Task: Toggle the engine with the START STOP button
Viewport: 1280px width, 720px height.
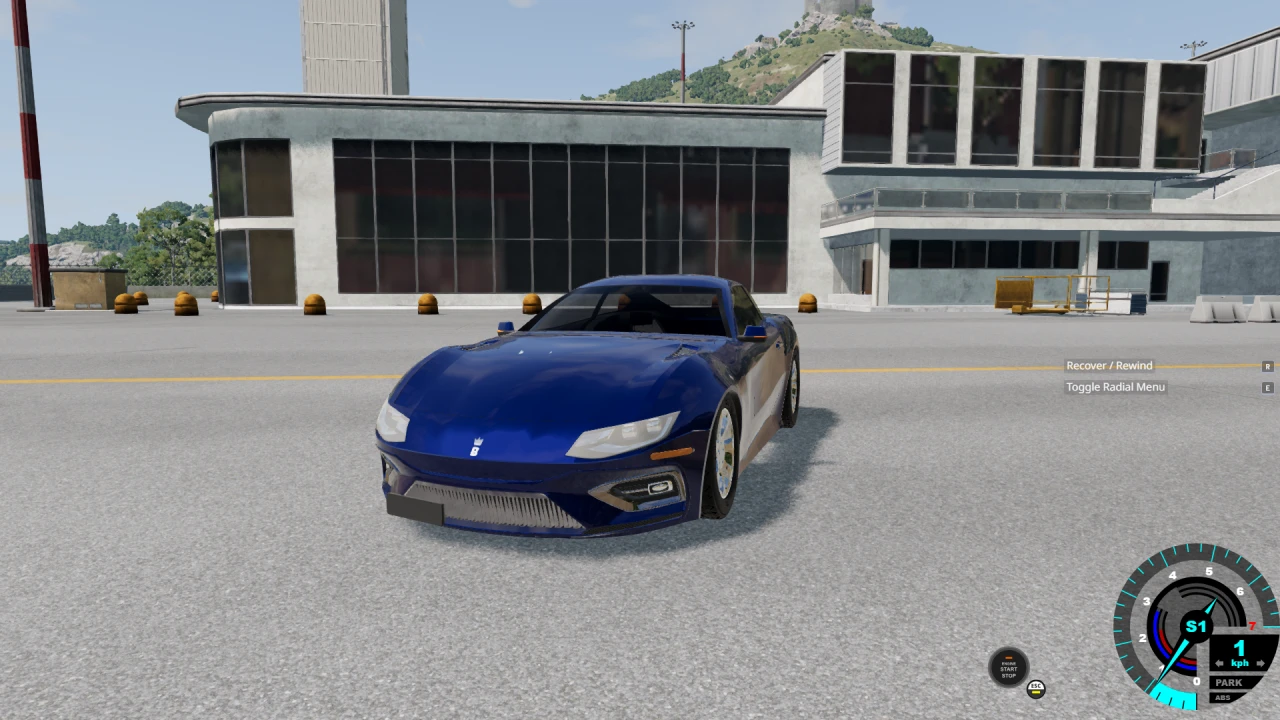Action: (1008, 666)
